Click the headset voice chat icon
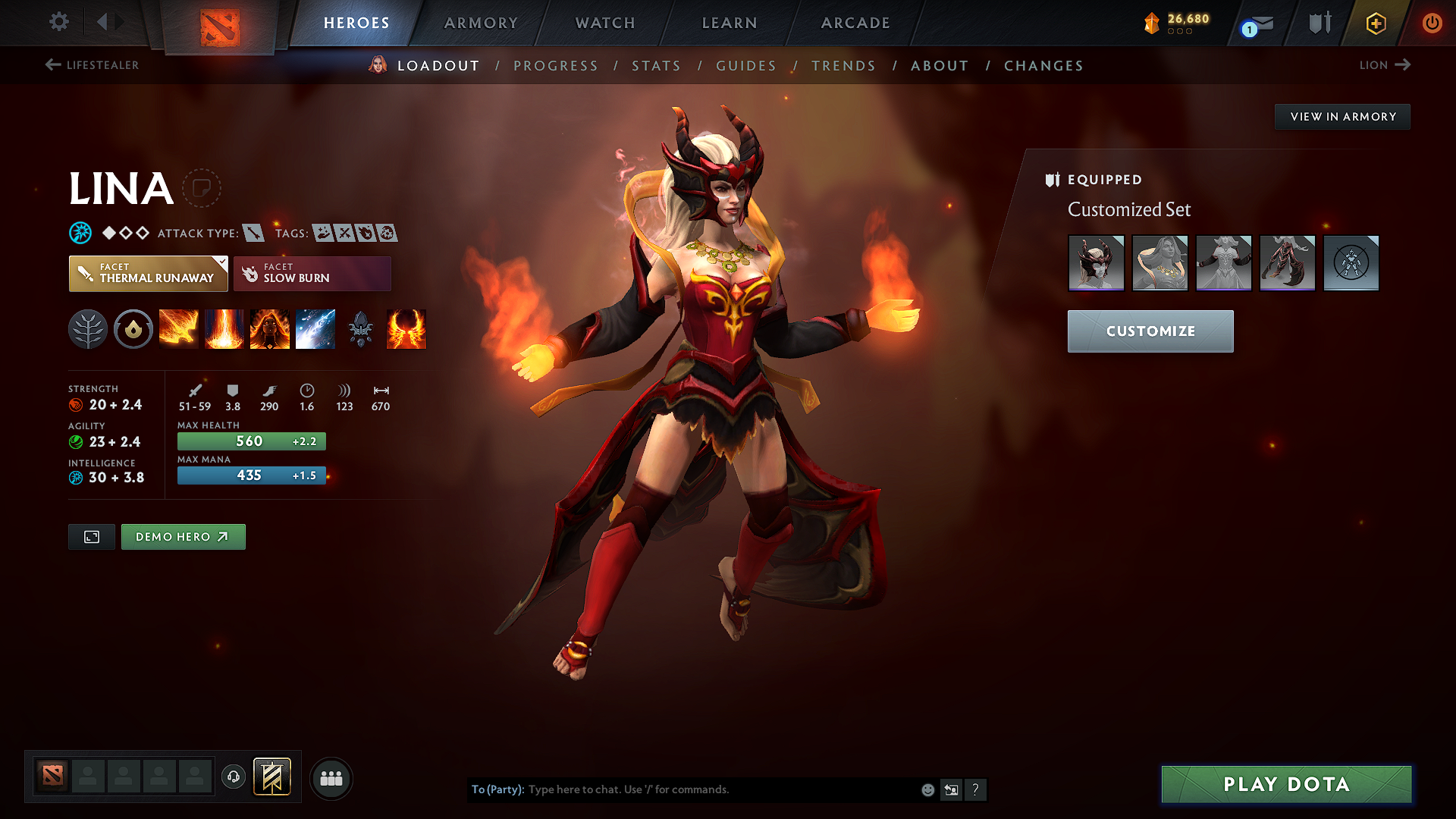1456x819 pixels. (x=234, y=778)
